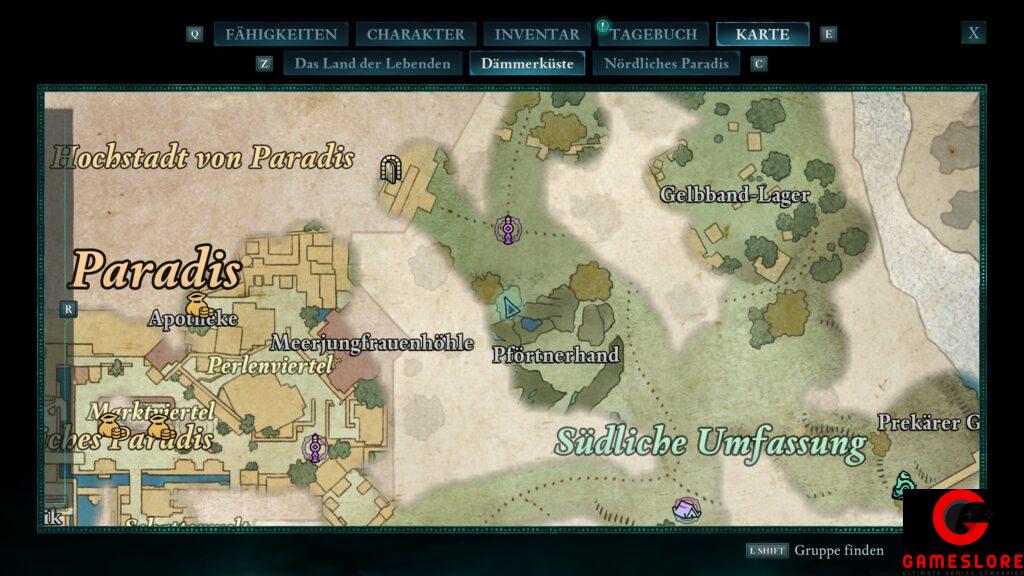This screenshot has height=576, width=1024.
Task: Click the Gameslore watermark logo
Action: [x=962, y=532]
